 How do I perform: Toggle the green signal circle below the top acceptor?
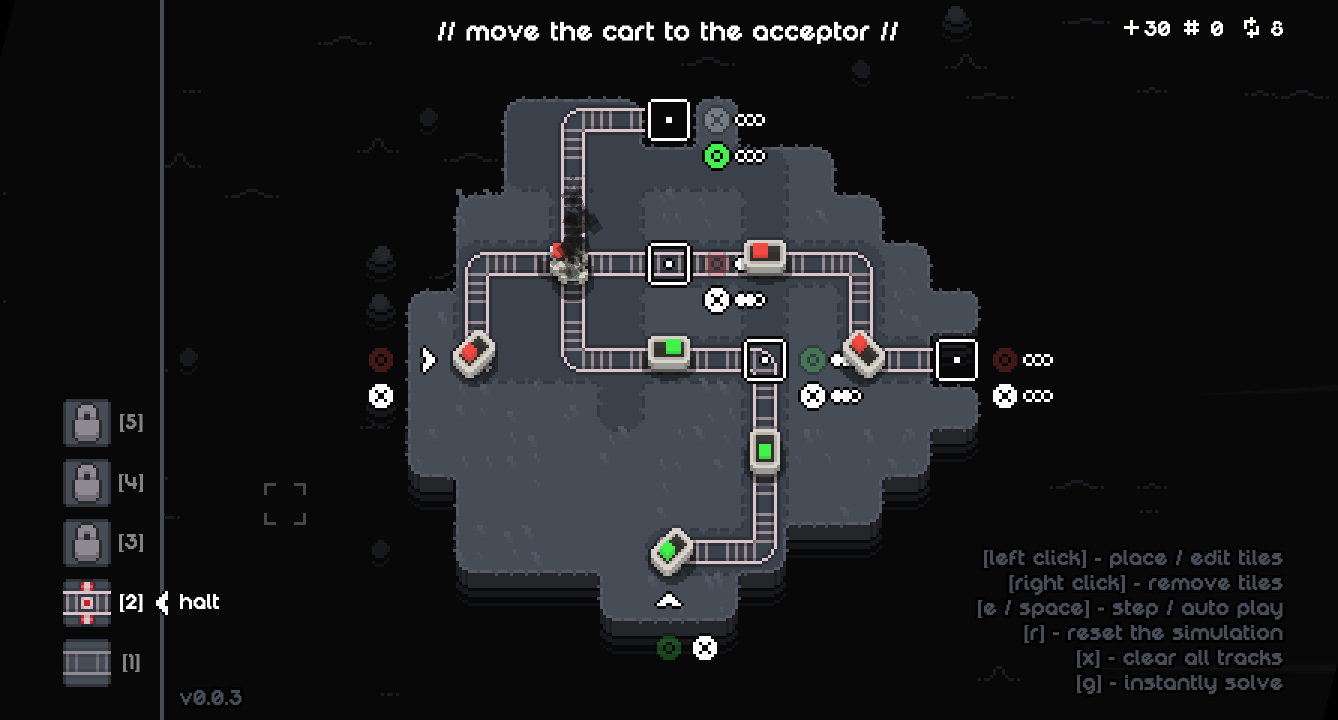[716, 155]
